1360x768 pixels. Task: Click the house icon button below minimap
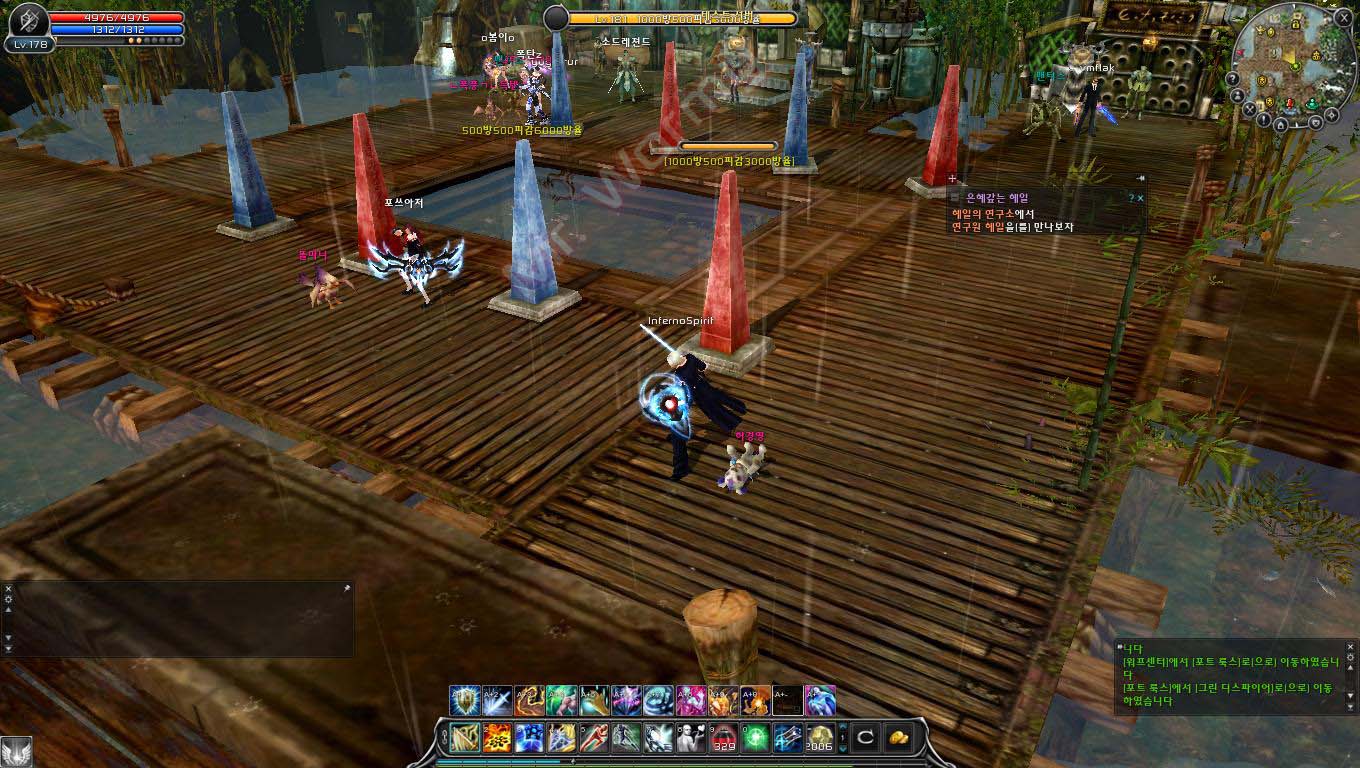point(1280,125)
